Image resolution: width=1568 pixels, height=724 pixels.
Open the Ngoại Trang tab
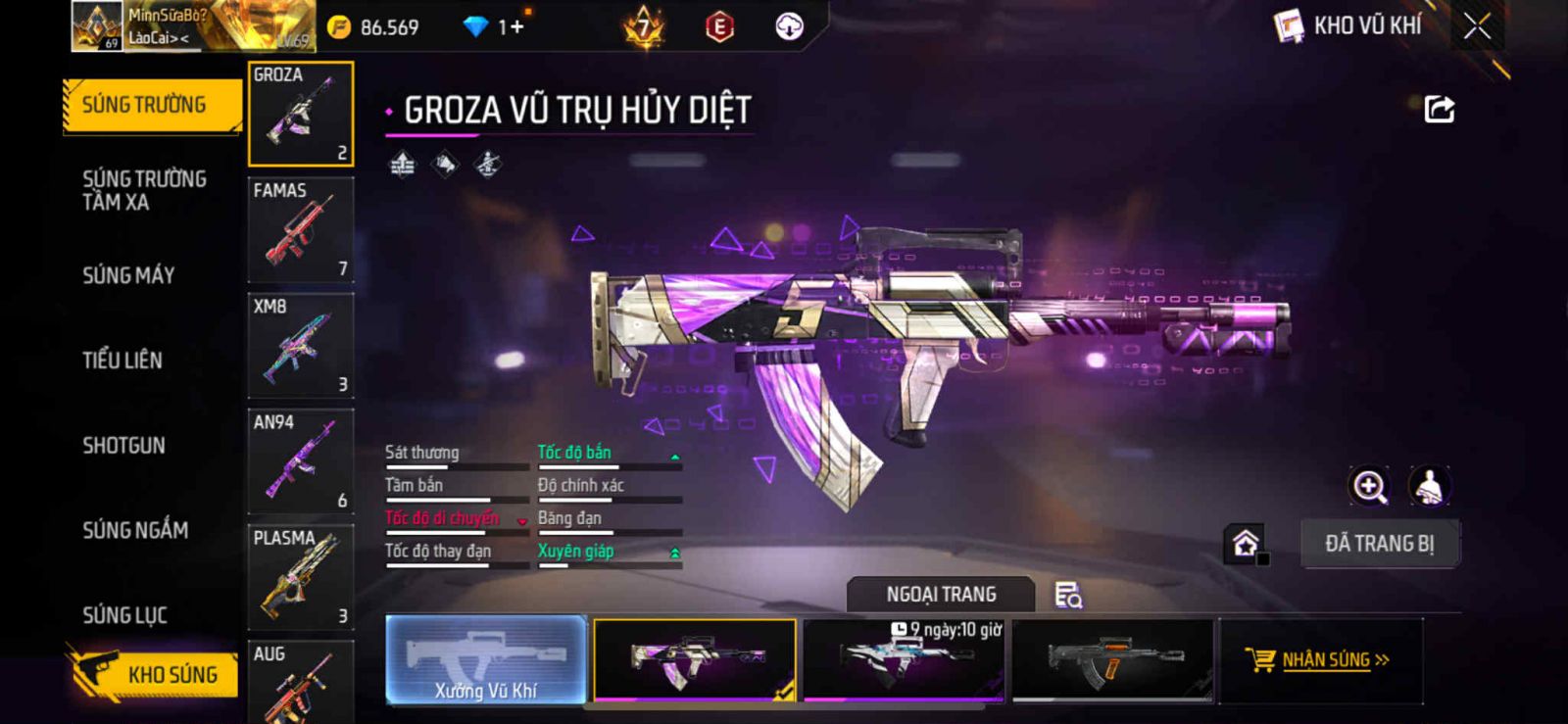(941, 595)
